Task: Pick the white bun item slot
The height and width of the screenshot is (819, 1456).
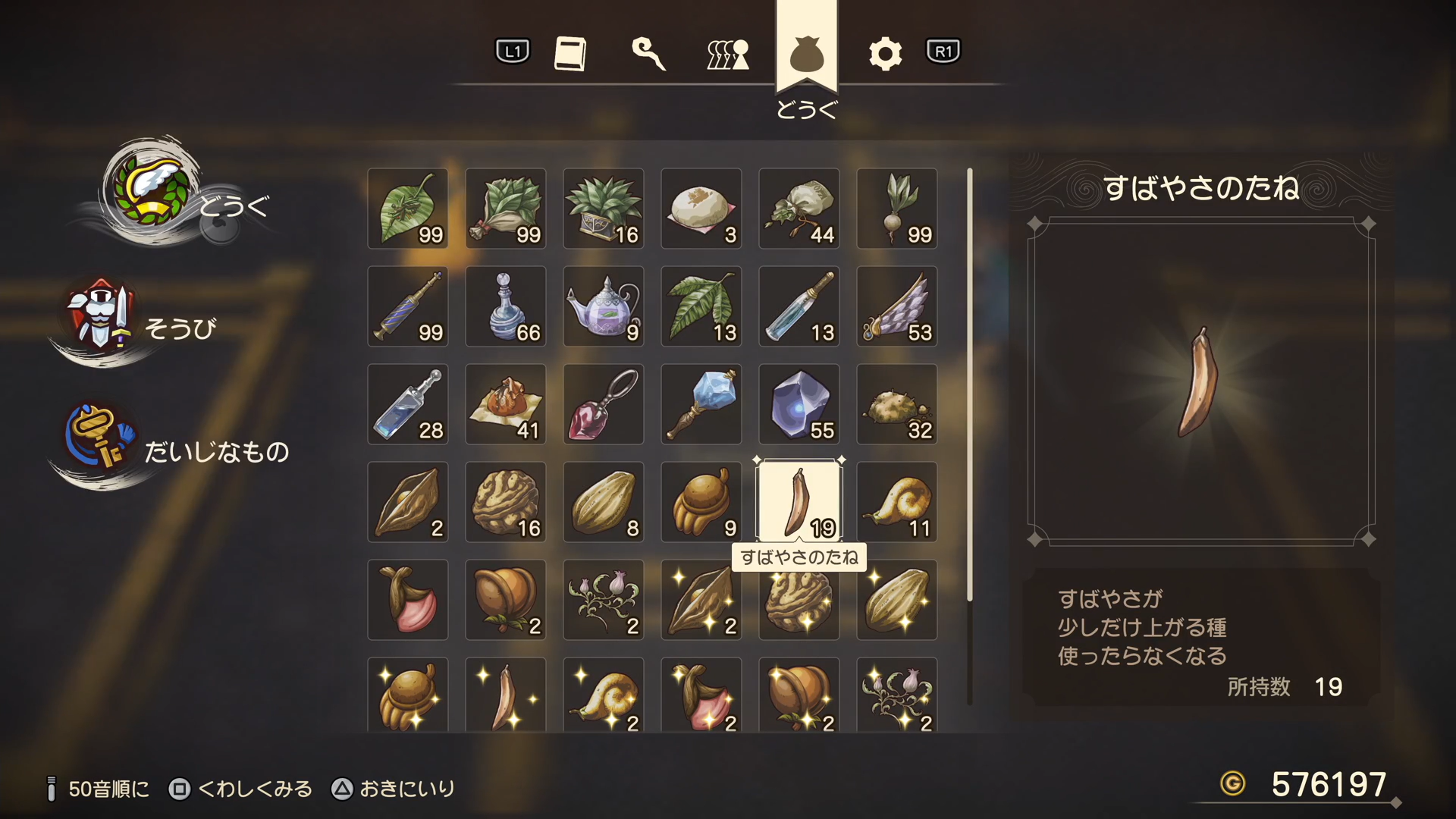Action: click(x=701, y=209)
